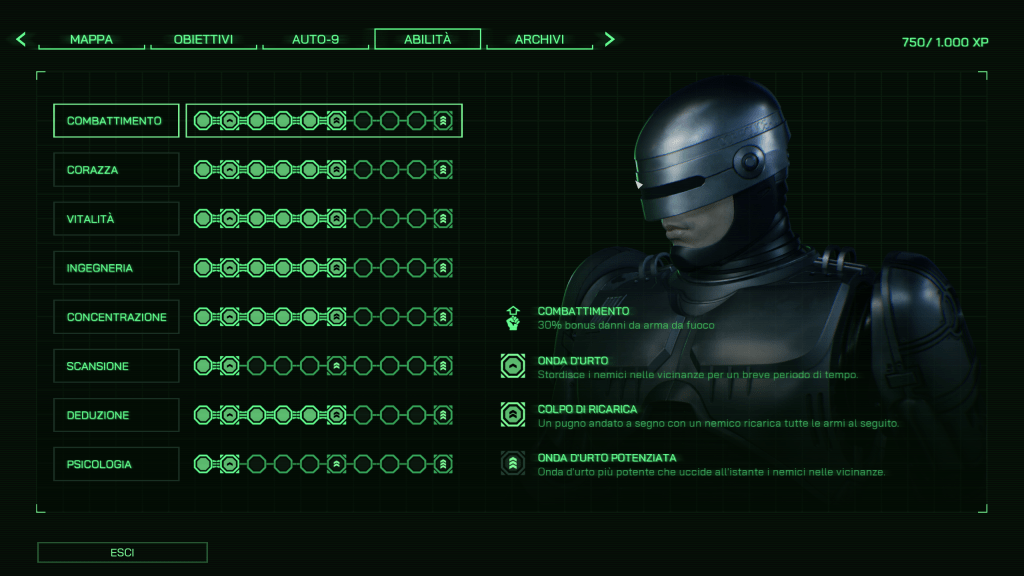
Task: Select the Combattimento skill category
Action: pos(116,121)
